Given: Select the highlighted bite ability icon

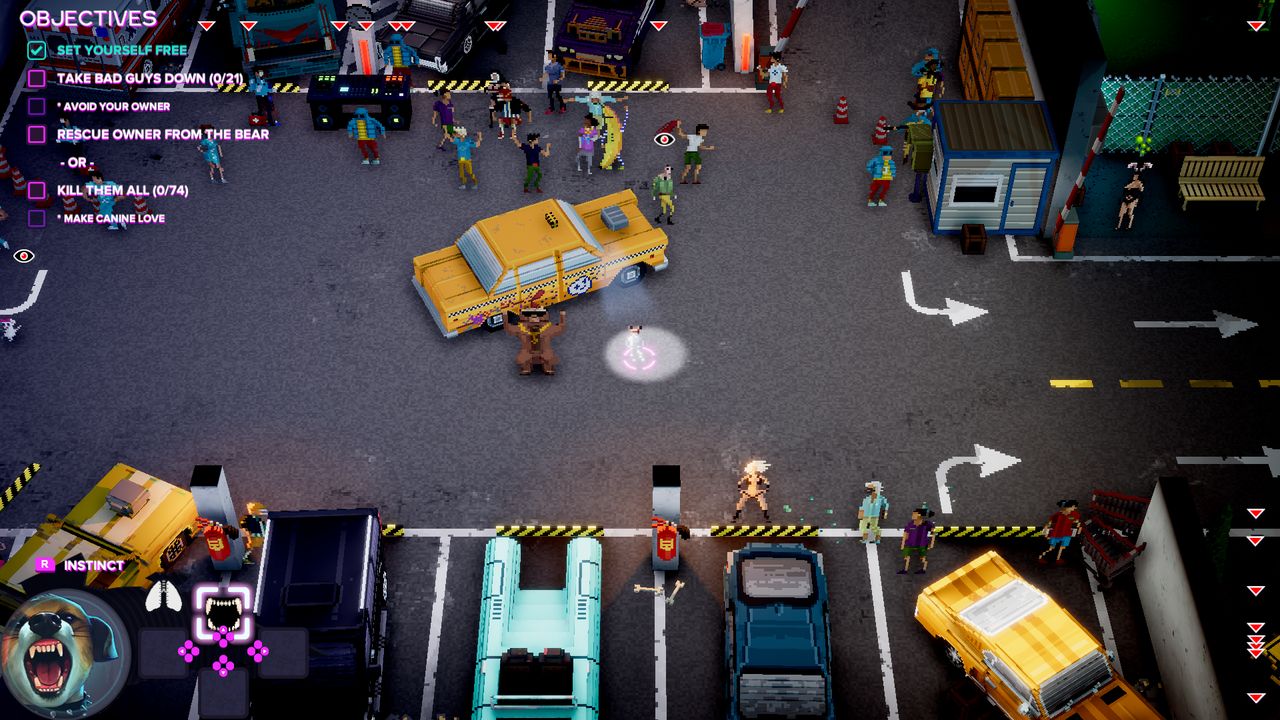Looking at the screenshot, I should [x=224, y=610].
